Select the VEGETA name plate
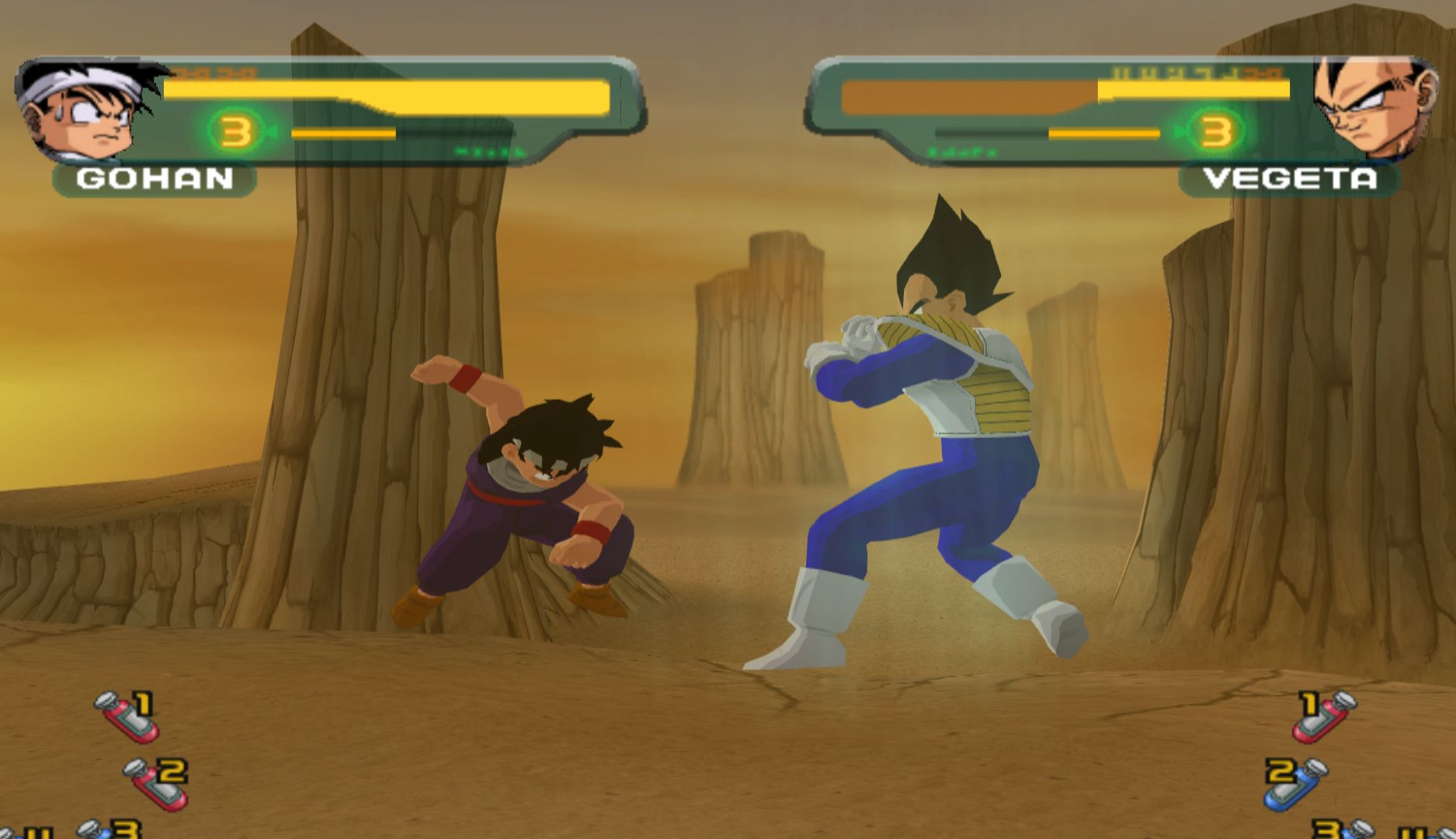The height and width of the screenshot is (839, 1456). (1290, 179)
